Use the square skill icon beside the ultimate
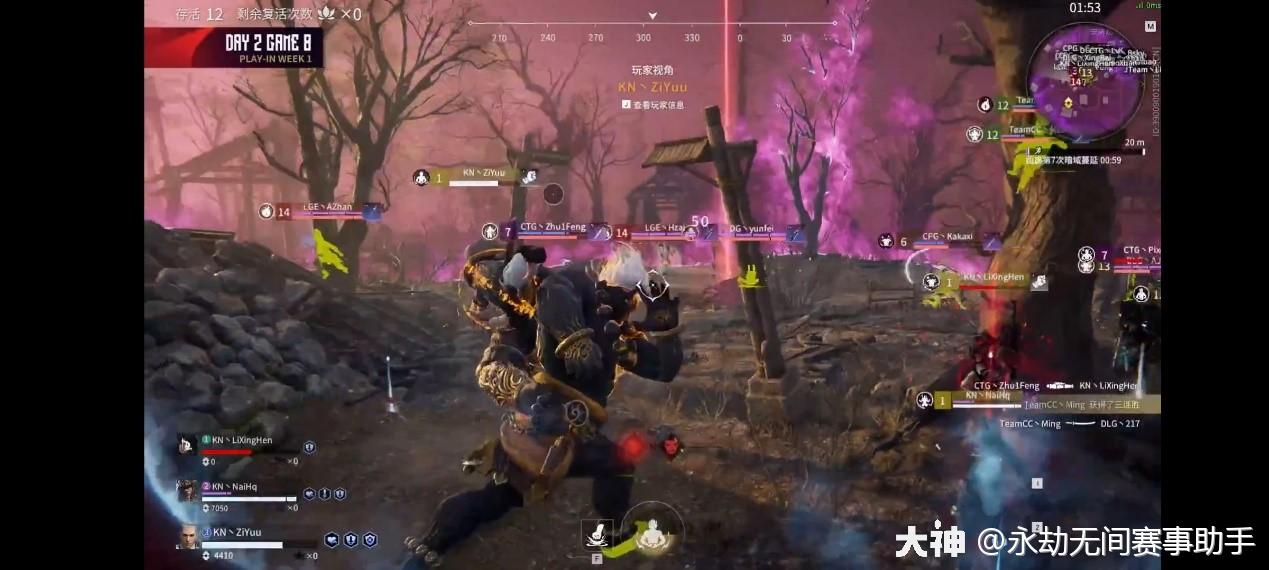Screen dimensions: 1269x570 click(x=597, y=535)
